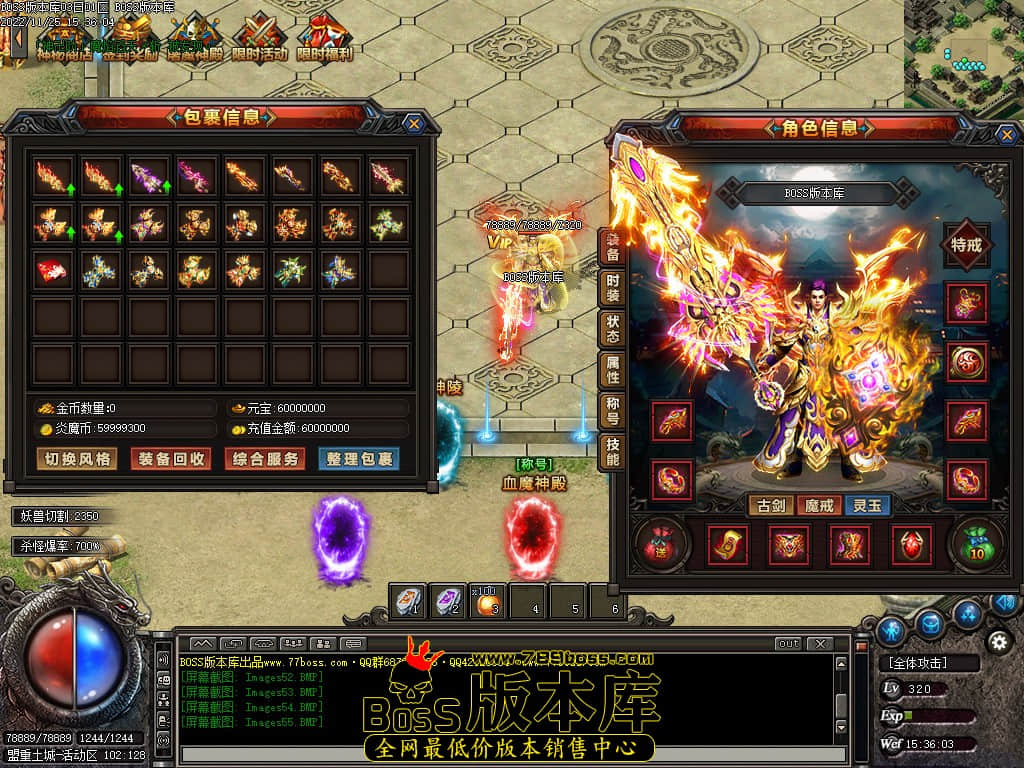Image resolution: width=1024 pixels, height=768 pixels.
Task: Click the 特戒 special ring slot
Action: [966, 246]
